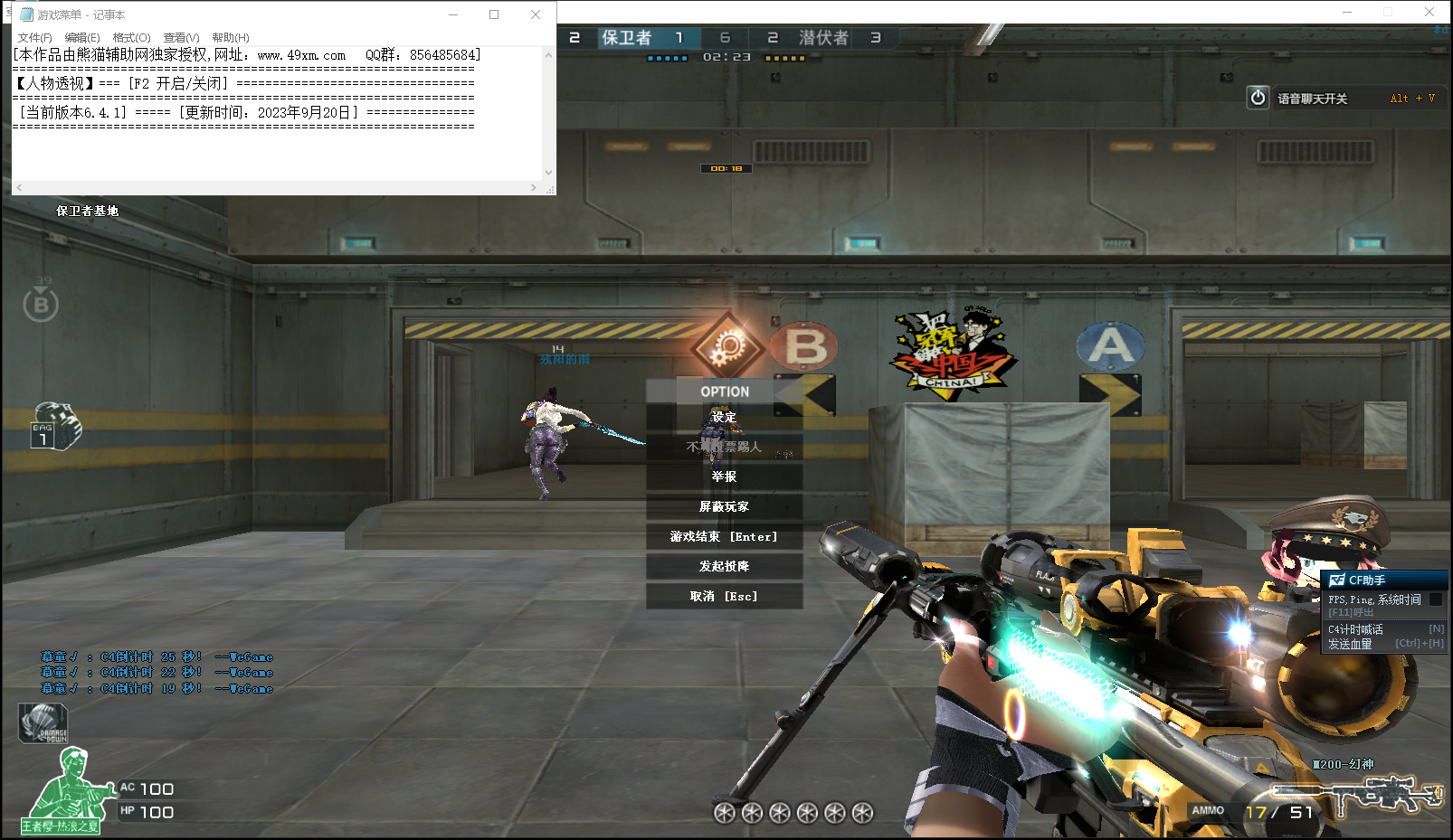Screen dimensions: 1453x840
Task: Click 游戏结束 to end the game
Action: point(724,536)
